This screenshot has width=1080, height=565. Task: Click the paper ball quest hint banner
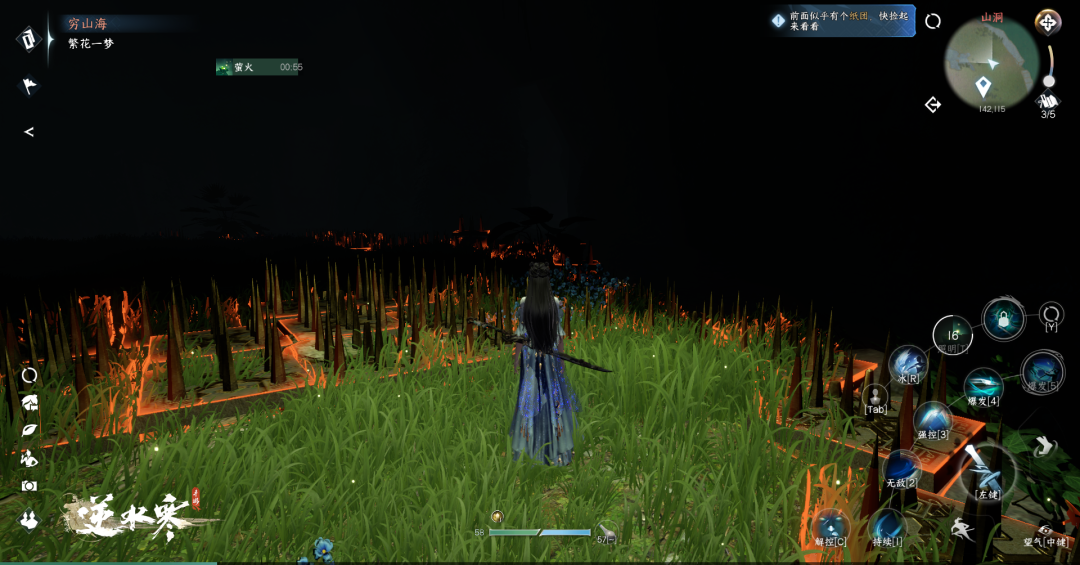pos(842,21)
